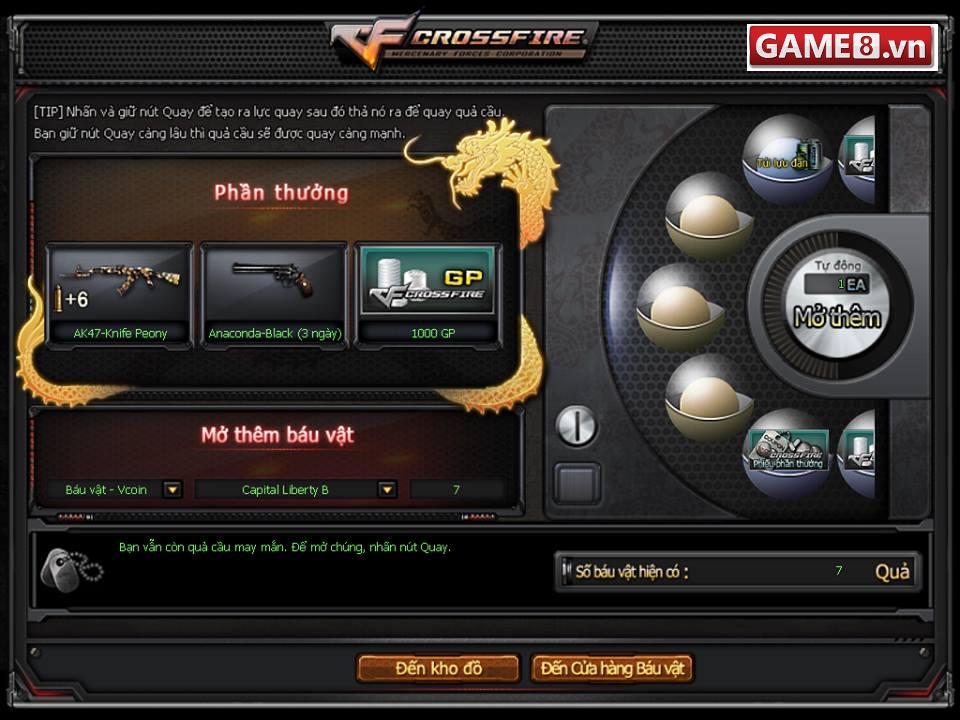960x720 pixels.
Task: Choose the Túi lựu đạn capsule ball
Action: tap(783, 156)
